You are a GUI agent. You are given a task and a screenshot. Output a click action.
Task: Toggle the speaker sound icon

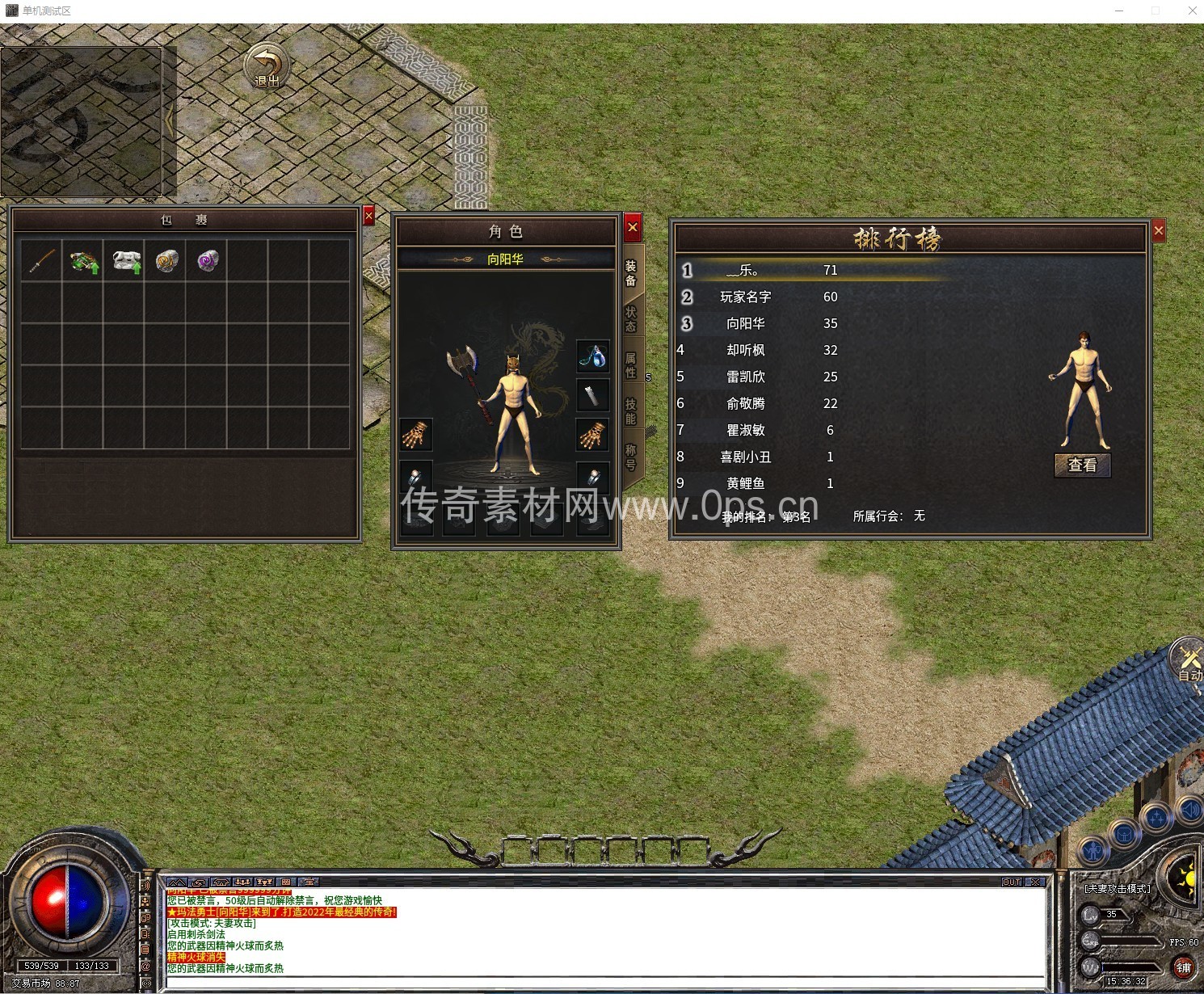pyautogui.click(x=1189, y=809)
